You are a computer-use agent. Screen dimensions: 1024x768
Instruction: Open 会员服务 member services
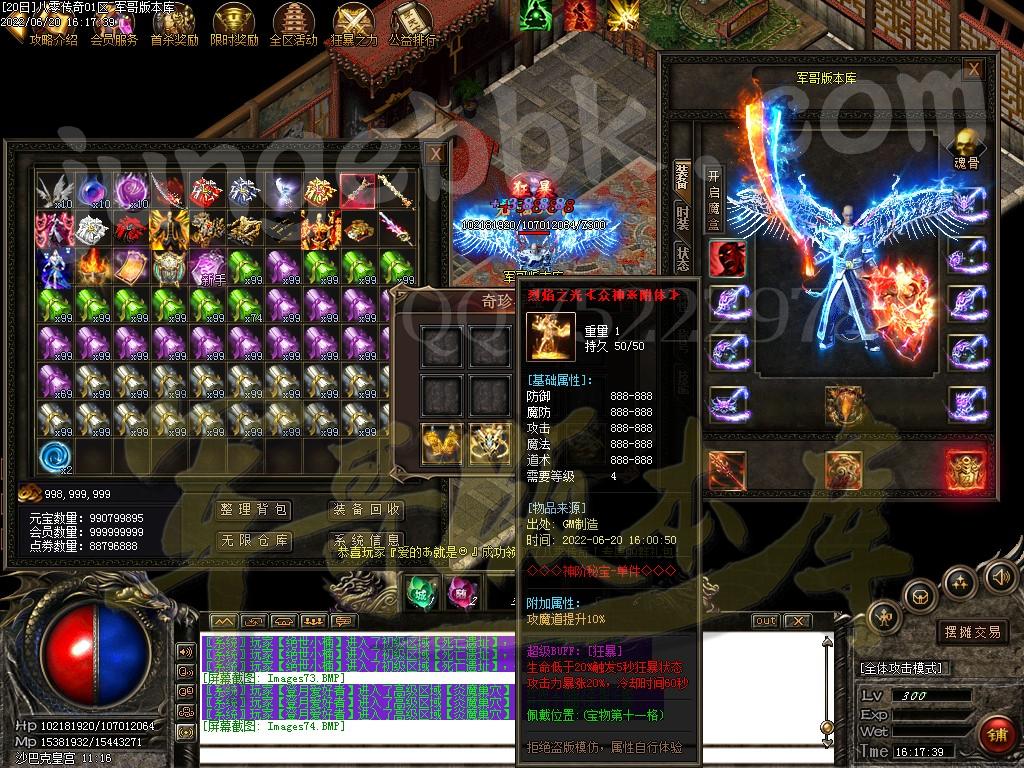pos(114,24)
